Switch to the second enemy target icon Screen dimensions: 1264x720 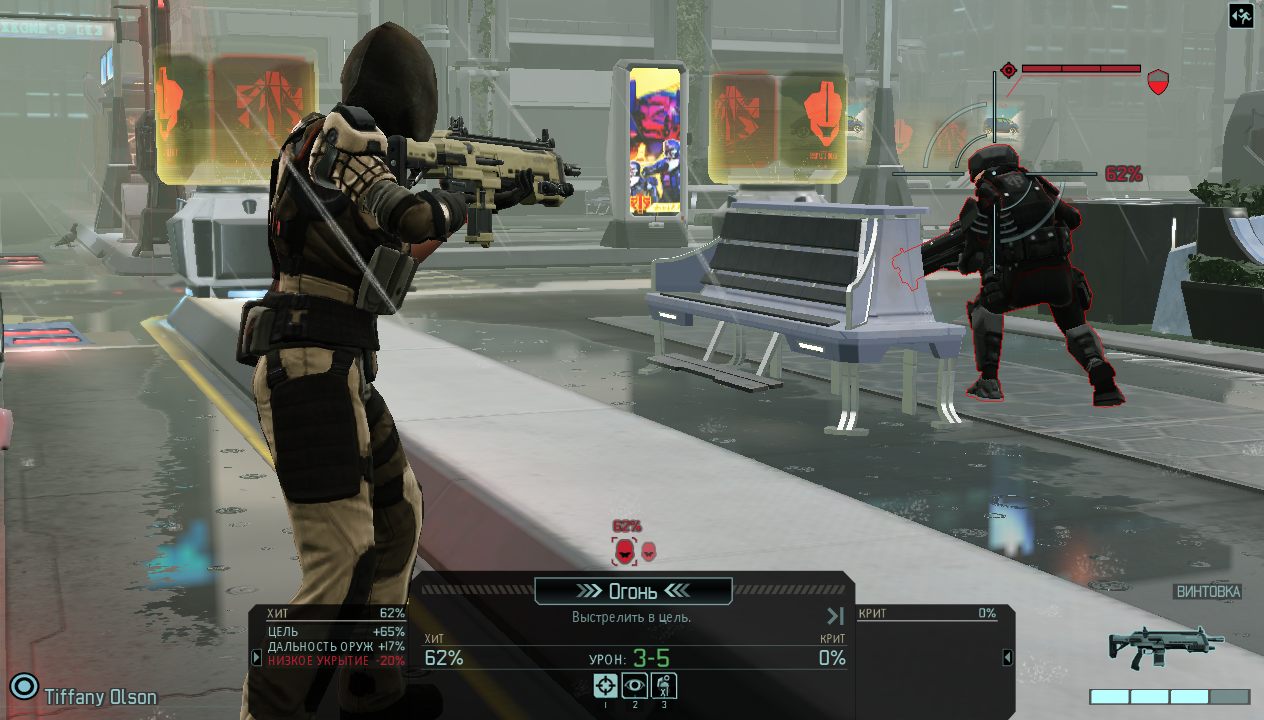649,550
